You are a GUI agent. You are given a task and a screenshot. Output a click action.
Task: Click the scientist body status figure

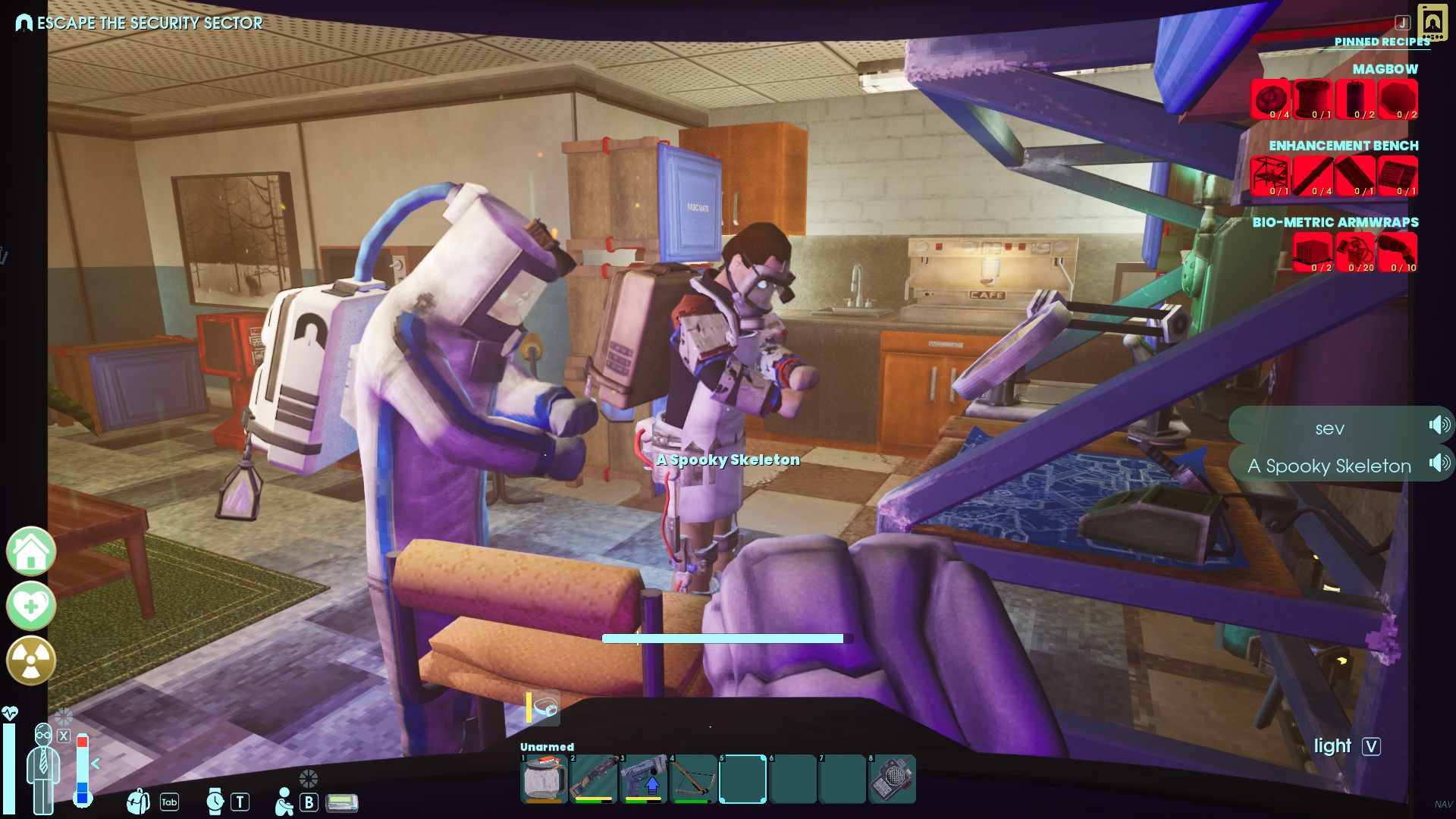pyautogui.click(x=43, y=770)
